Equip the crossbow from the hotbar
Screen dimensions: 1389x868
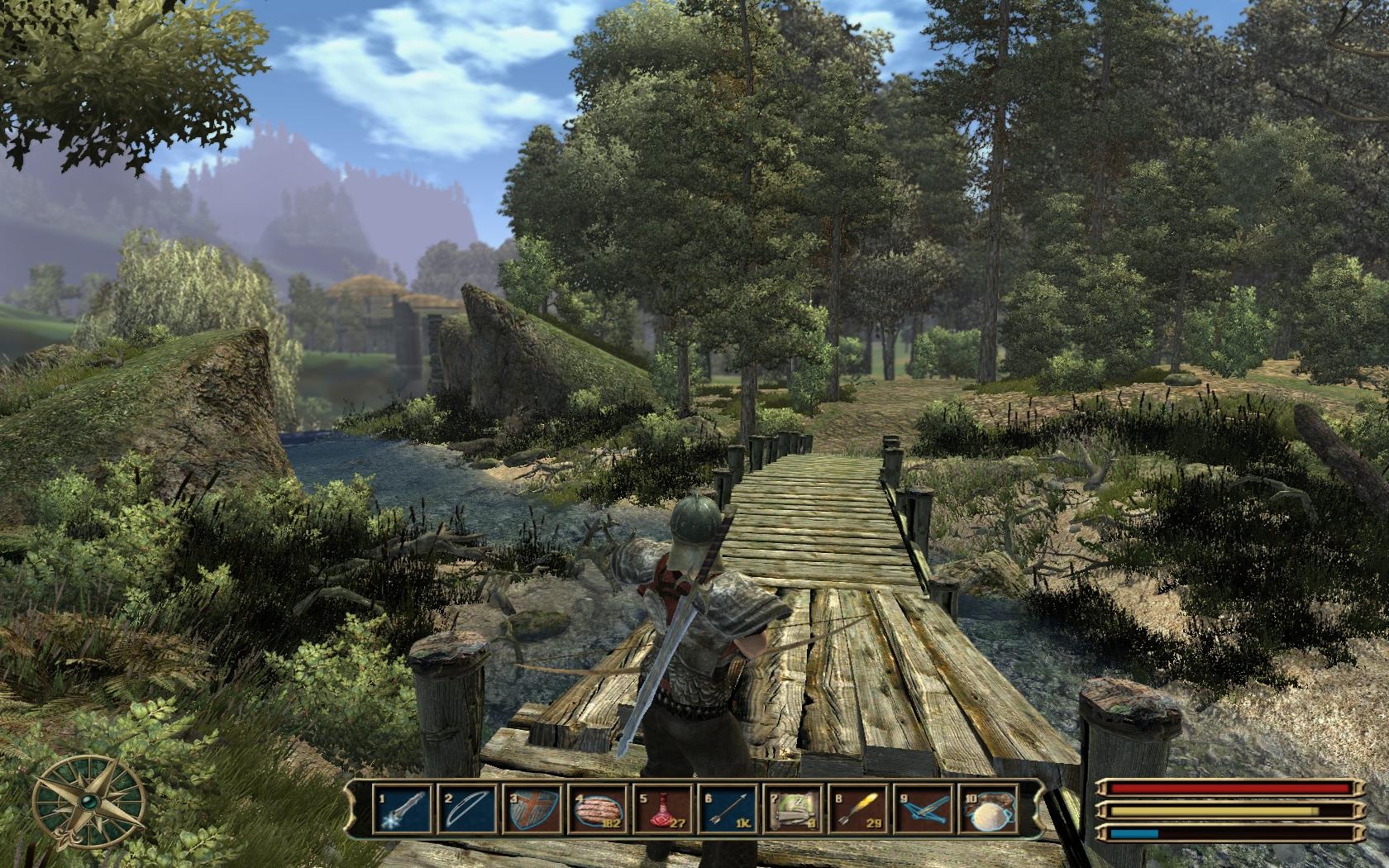pyautogui.click(x=922, y=809)
